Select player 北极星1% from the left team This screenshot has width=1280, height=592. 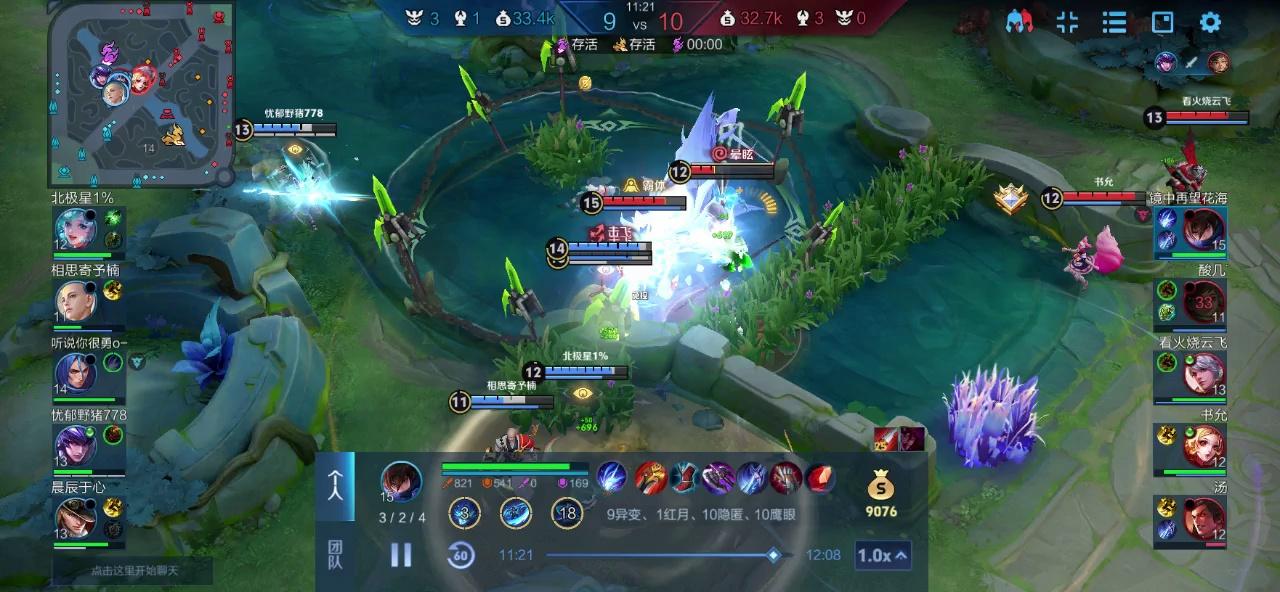click(76, 230)
